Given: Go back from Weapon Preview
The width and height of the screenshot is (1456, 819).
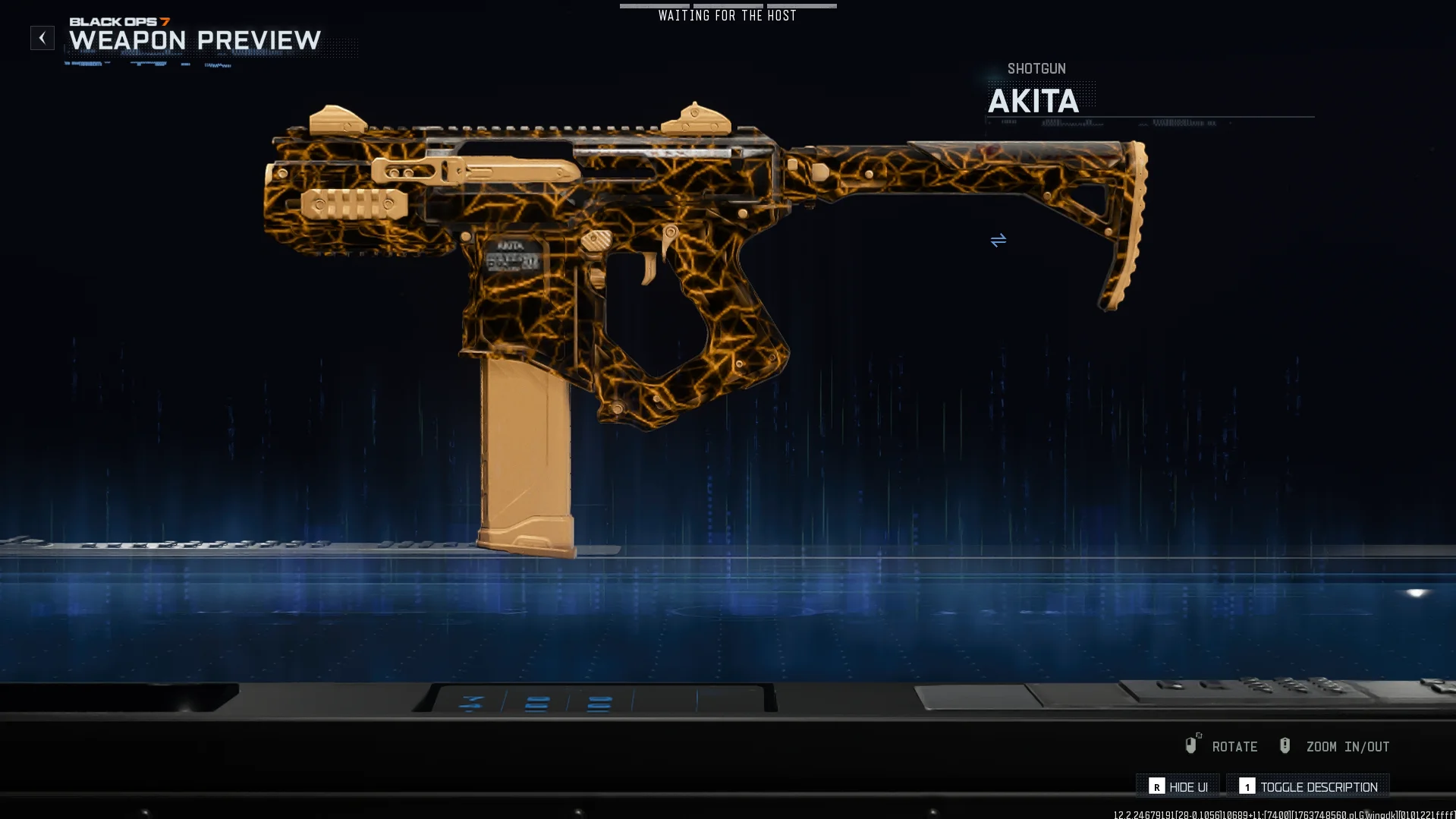Looking at the screenshot, I should pyautogui.click(x=42, y=38).
